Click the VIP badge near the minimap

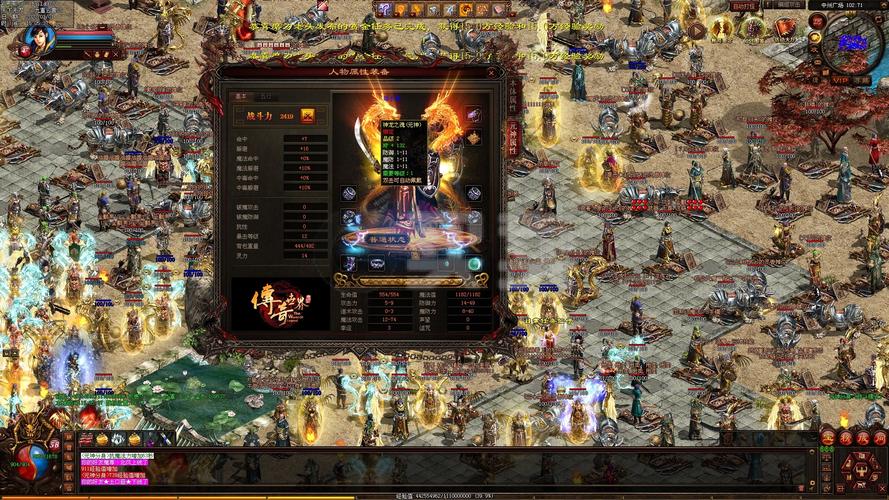839,80
